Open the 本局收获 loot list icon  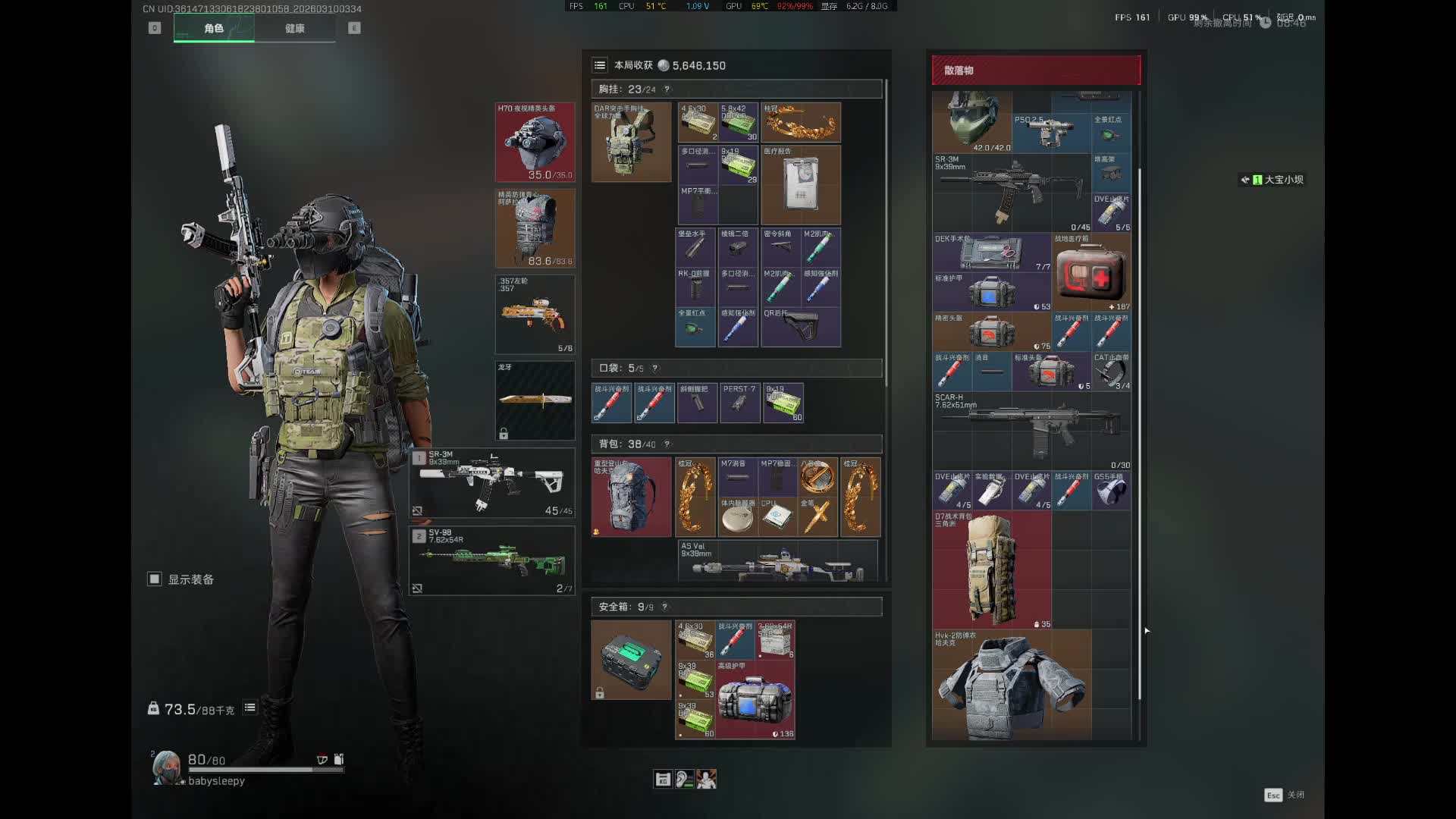pyautogui.click(x=600, y=65)
